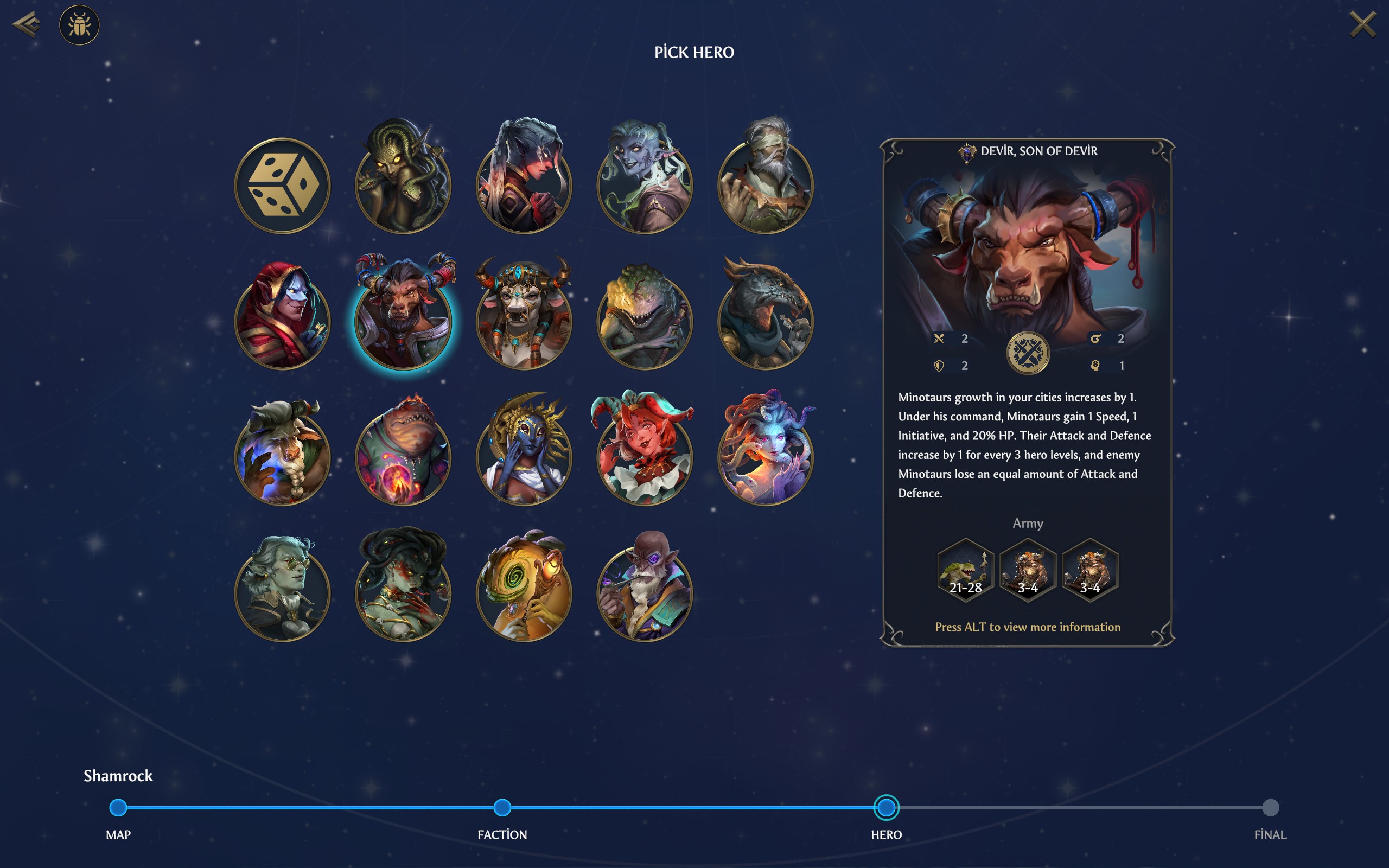This screenshot has height=868, width=1389.
Task: Select the highlighted minotaur hero Devir
Action: coord(404,318)
